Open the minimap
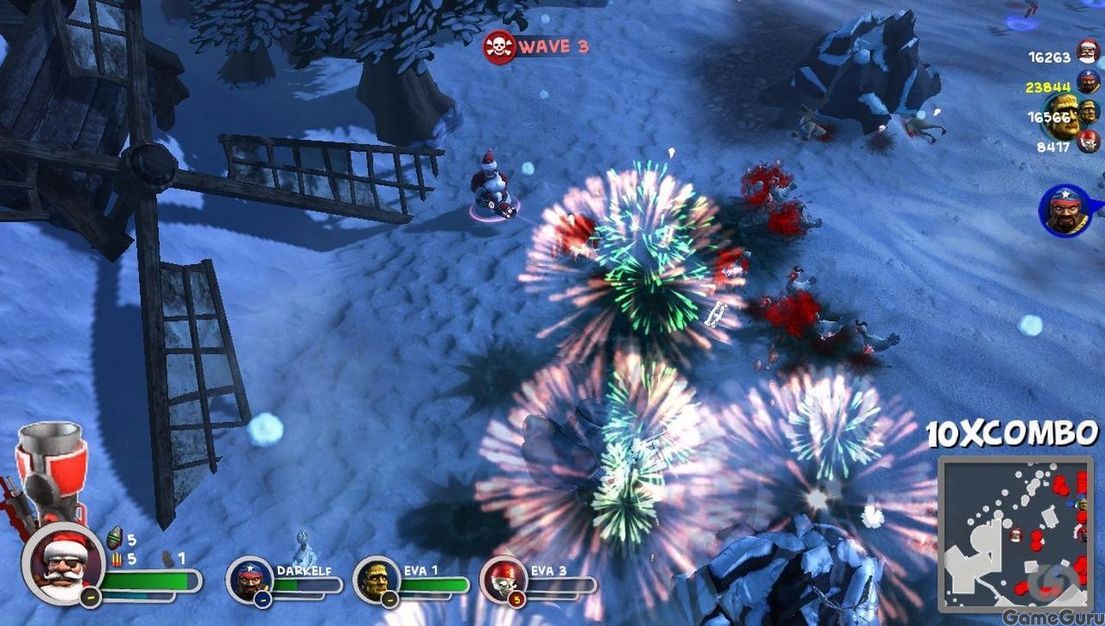Image resolution: width=1105 pixels, height=626 pixels. click(x=1014, y=528)
